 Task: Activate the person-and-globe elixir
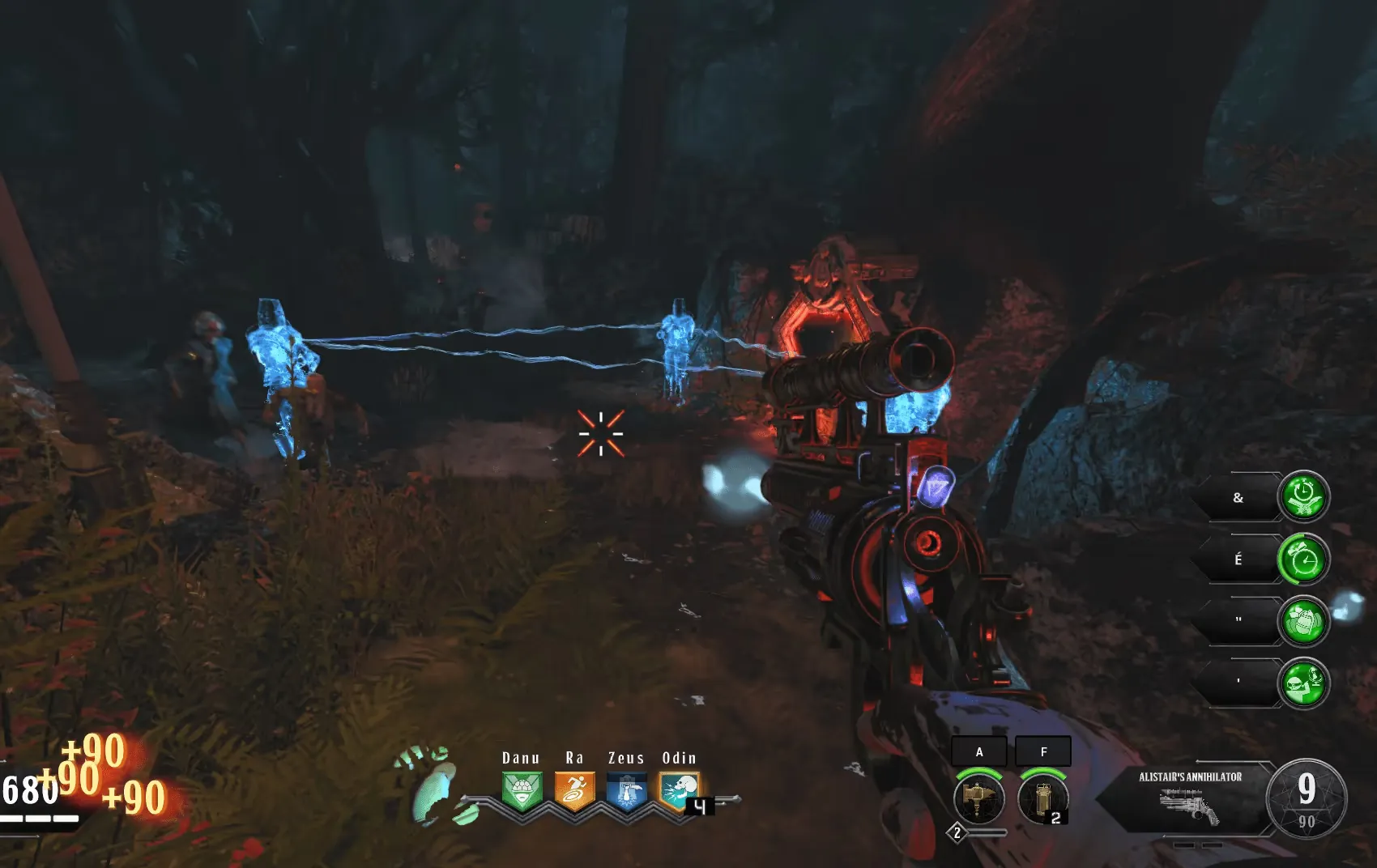pos(1303,683)
